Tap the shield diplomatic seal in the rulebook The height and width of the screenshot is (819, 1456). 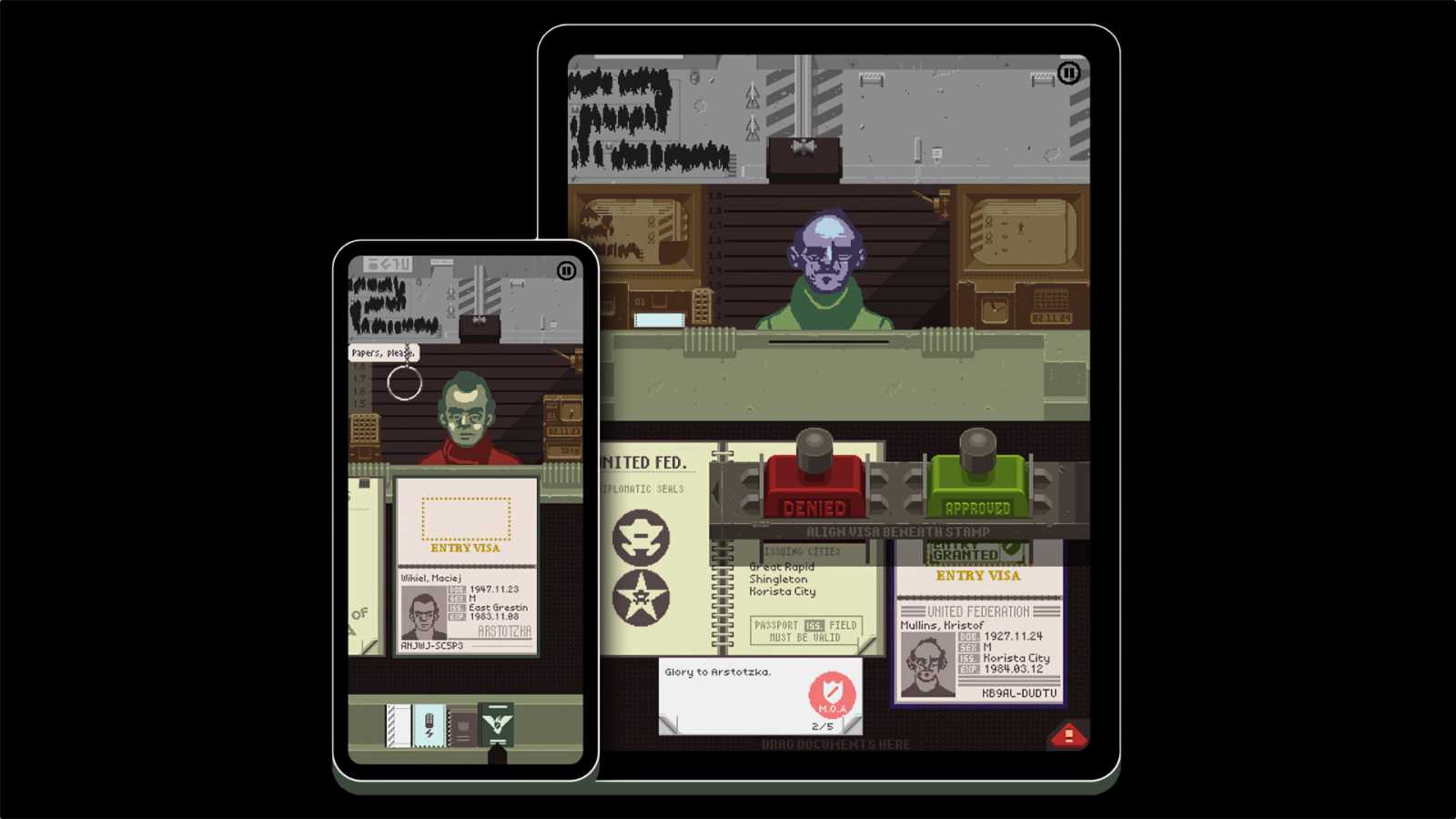(x=640, y=538)
